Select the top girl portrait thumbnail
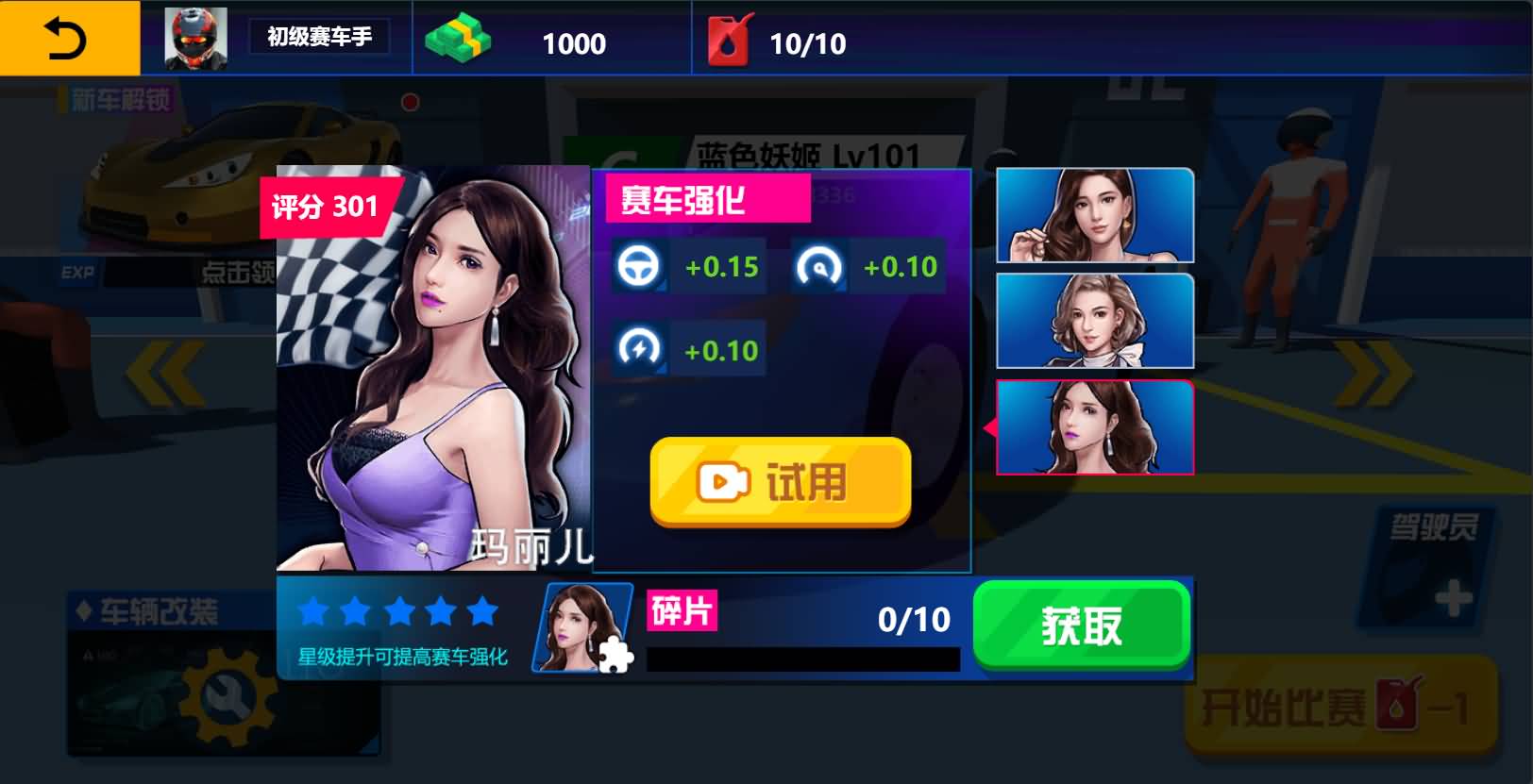The height and width of the screenshot is (784, 1533). [x=1094, y=215]
